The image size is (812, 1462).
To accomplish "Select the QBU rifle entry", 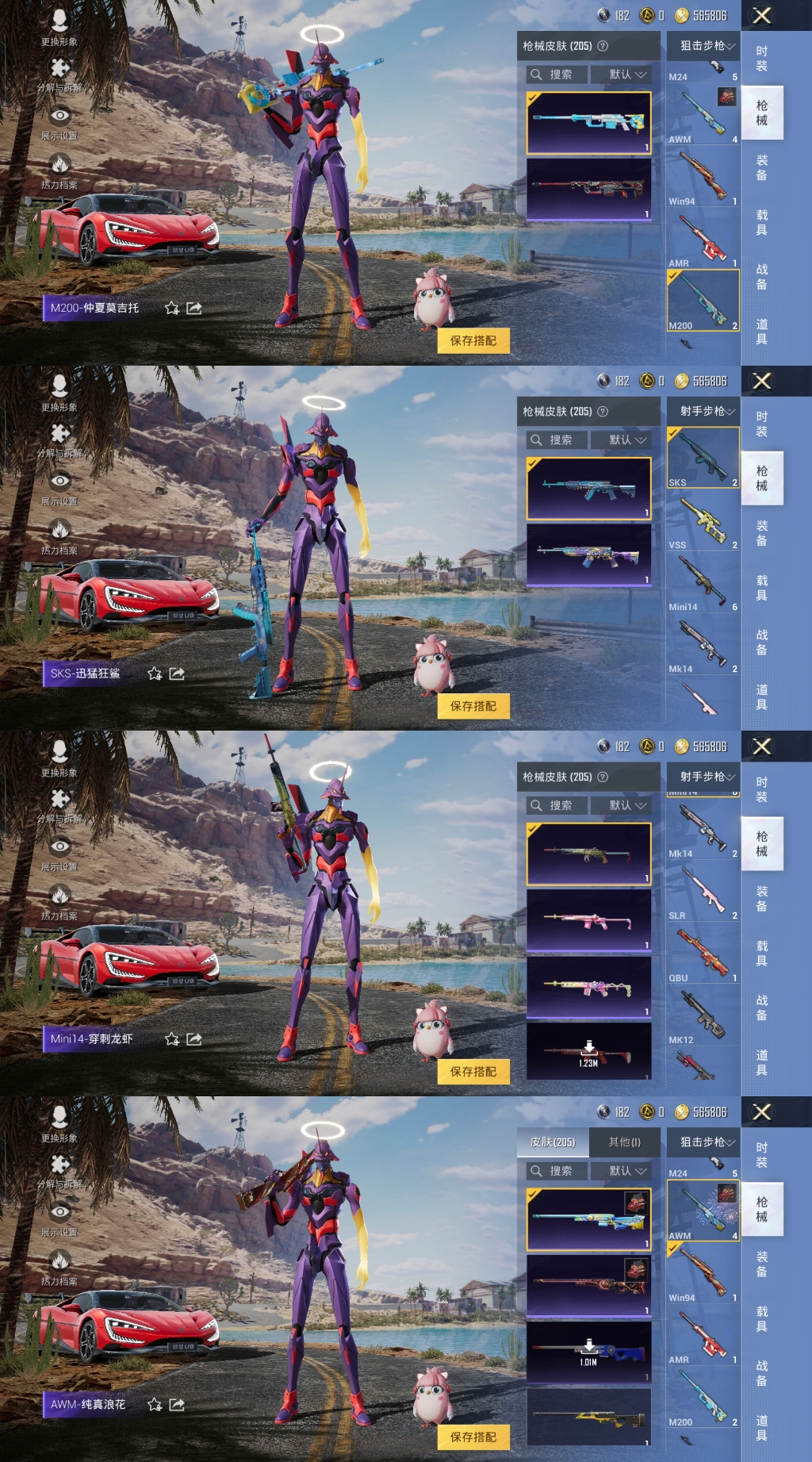I will point(703,954).
